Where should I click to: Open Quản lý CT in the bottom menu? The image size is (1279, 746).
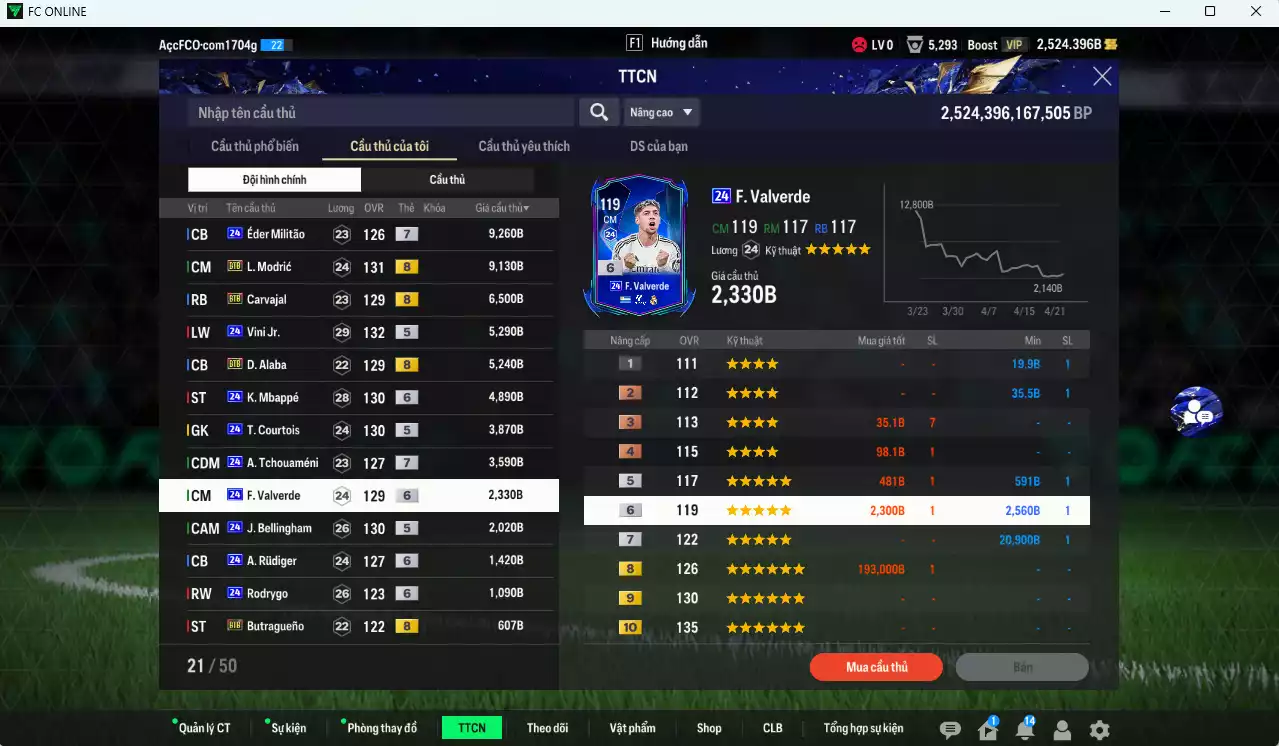pos(203,728)
